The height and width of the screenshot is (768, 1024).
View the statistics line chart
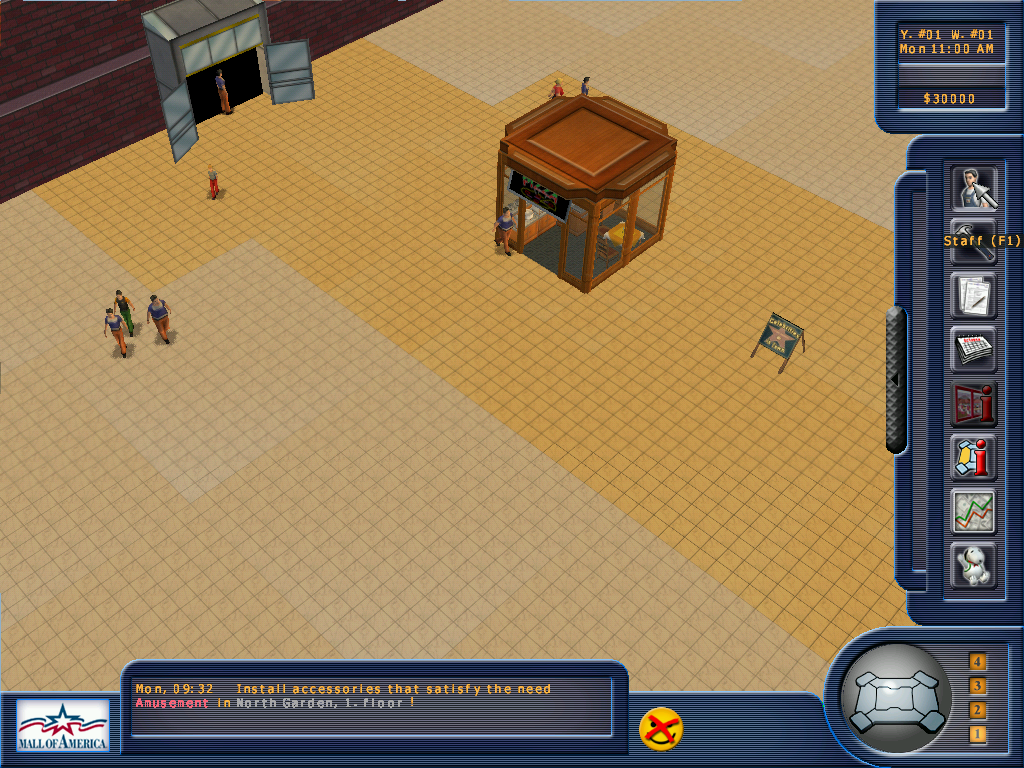pos(972,512)
